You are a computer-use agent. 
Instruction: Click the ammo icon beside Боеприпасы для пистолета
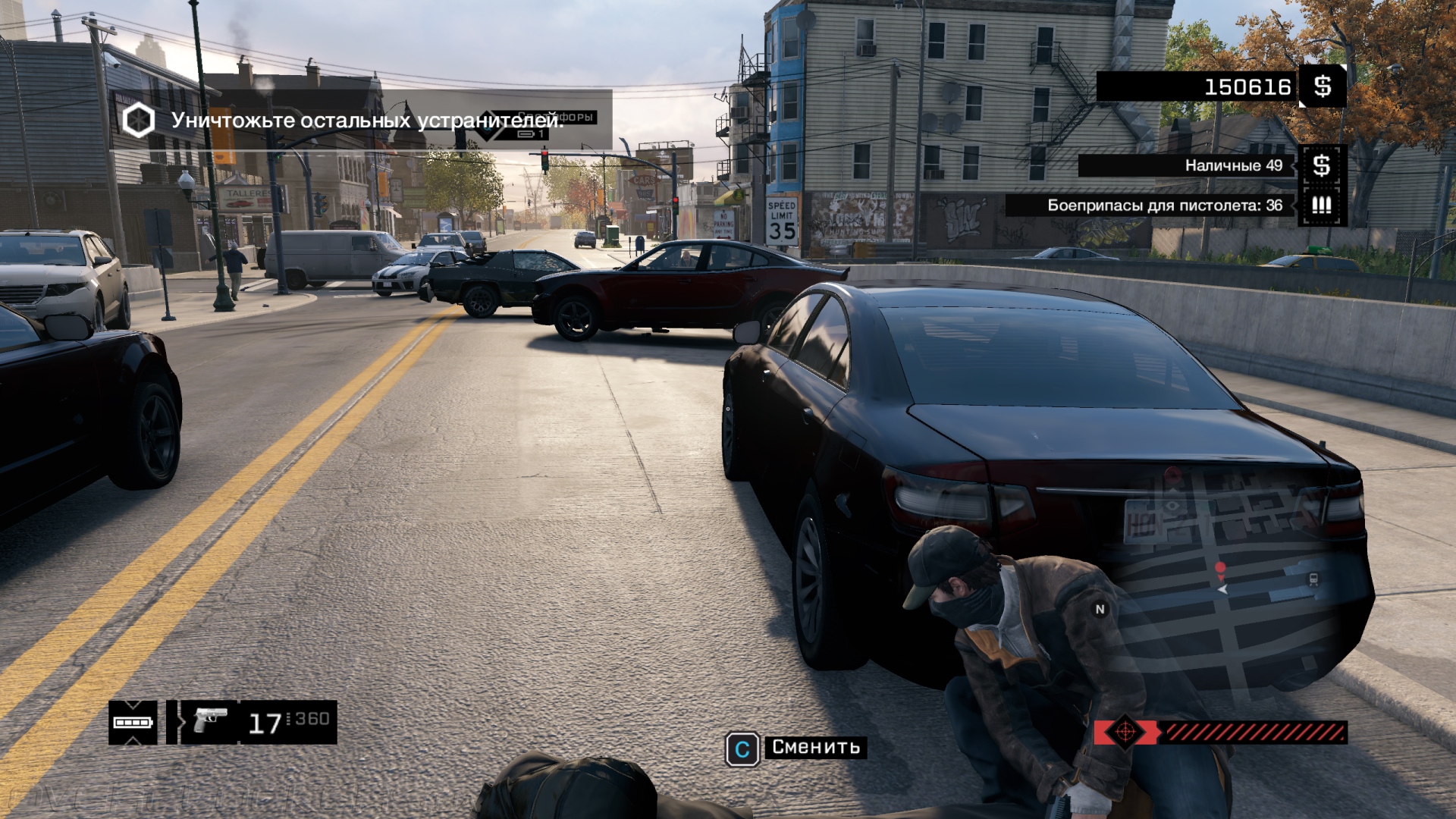tap(1322, 206)
